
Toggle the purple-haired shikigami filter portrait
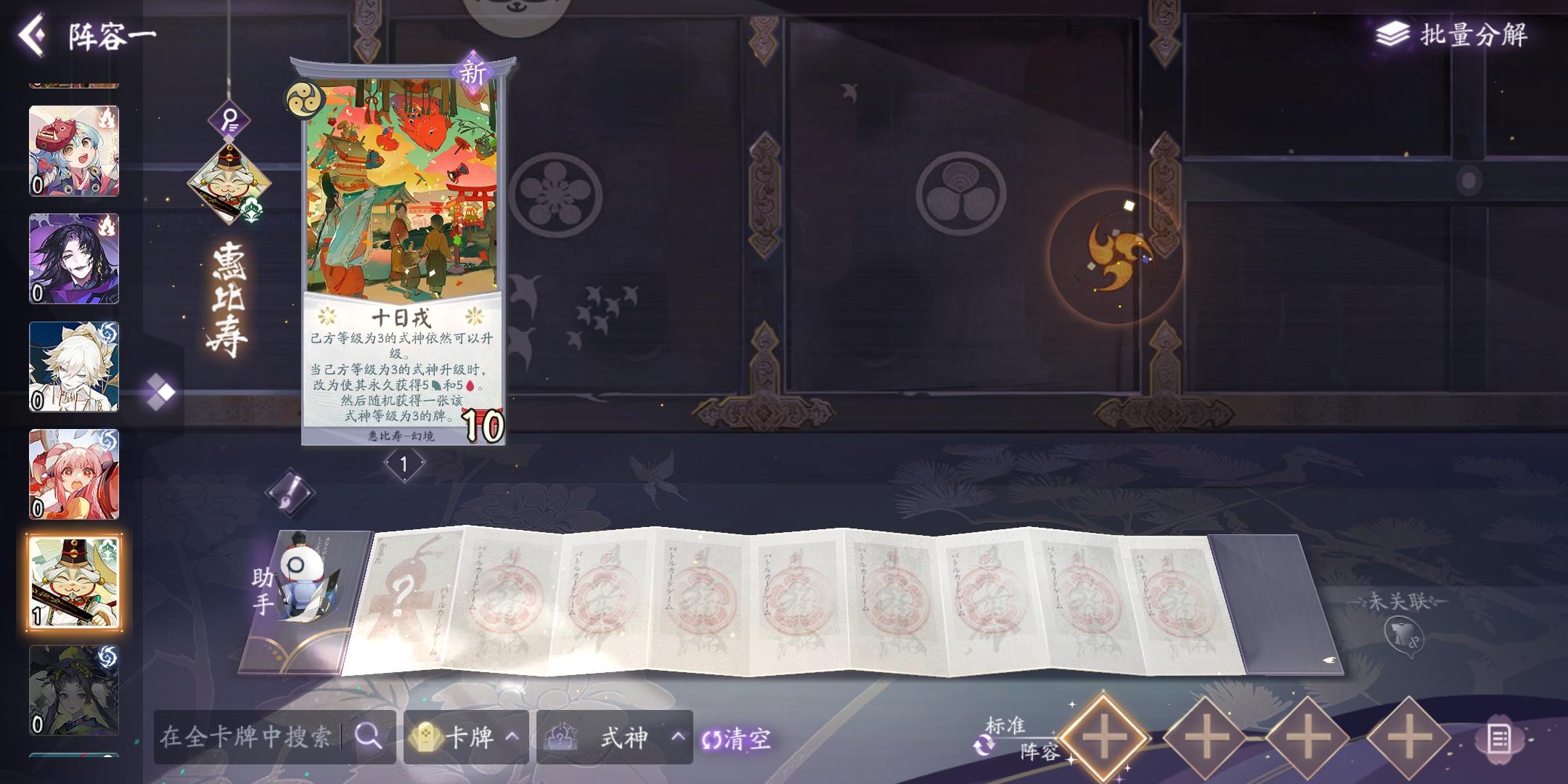tap(75, 258)
